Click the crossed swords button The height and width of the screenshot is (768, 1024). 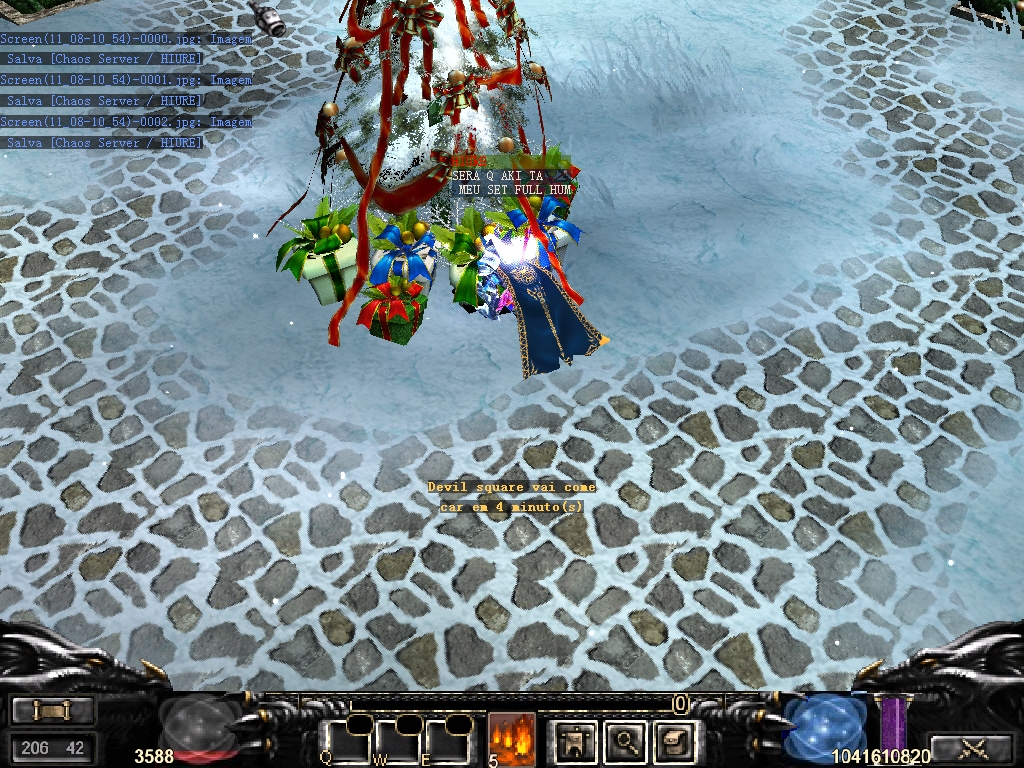pyautogui.click(x=970, y=746)
